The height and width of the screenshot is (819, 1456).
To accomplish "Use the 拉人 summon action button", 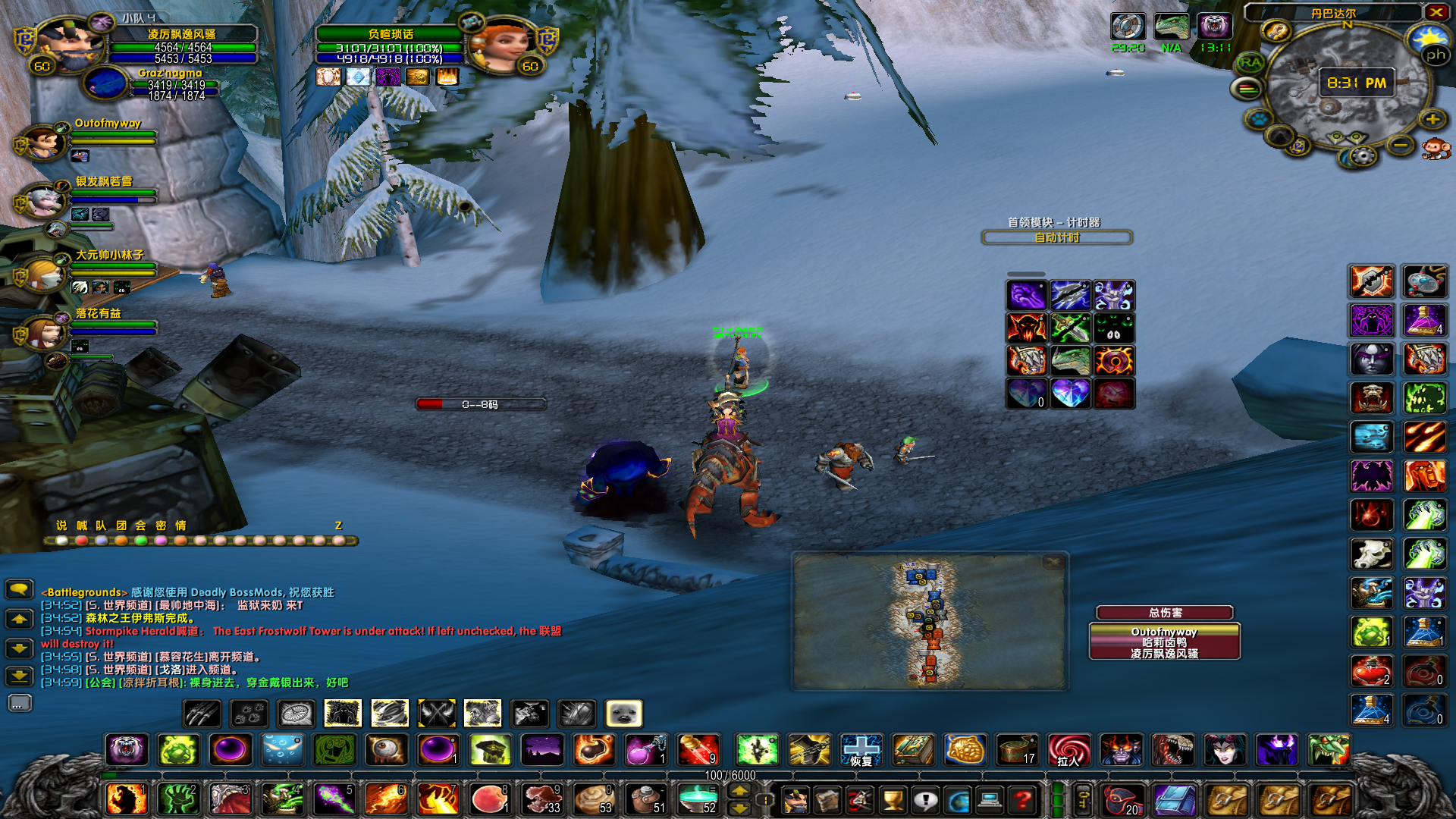I will (1068, 750).
